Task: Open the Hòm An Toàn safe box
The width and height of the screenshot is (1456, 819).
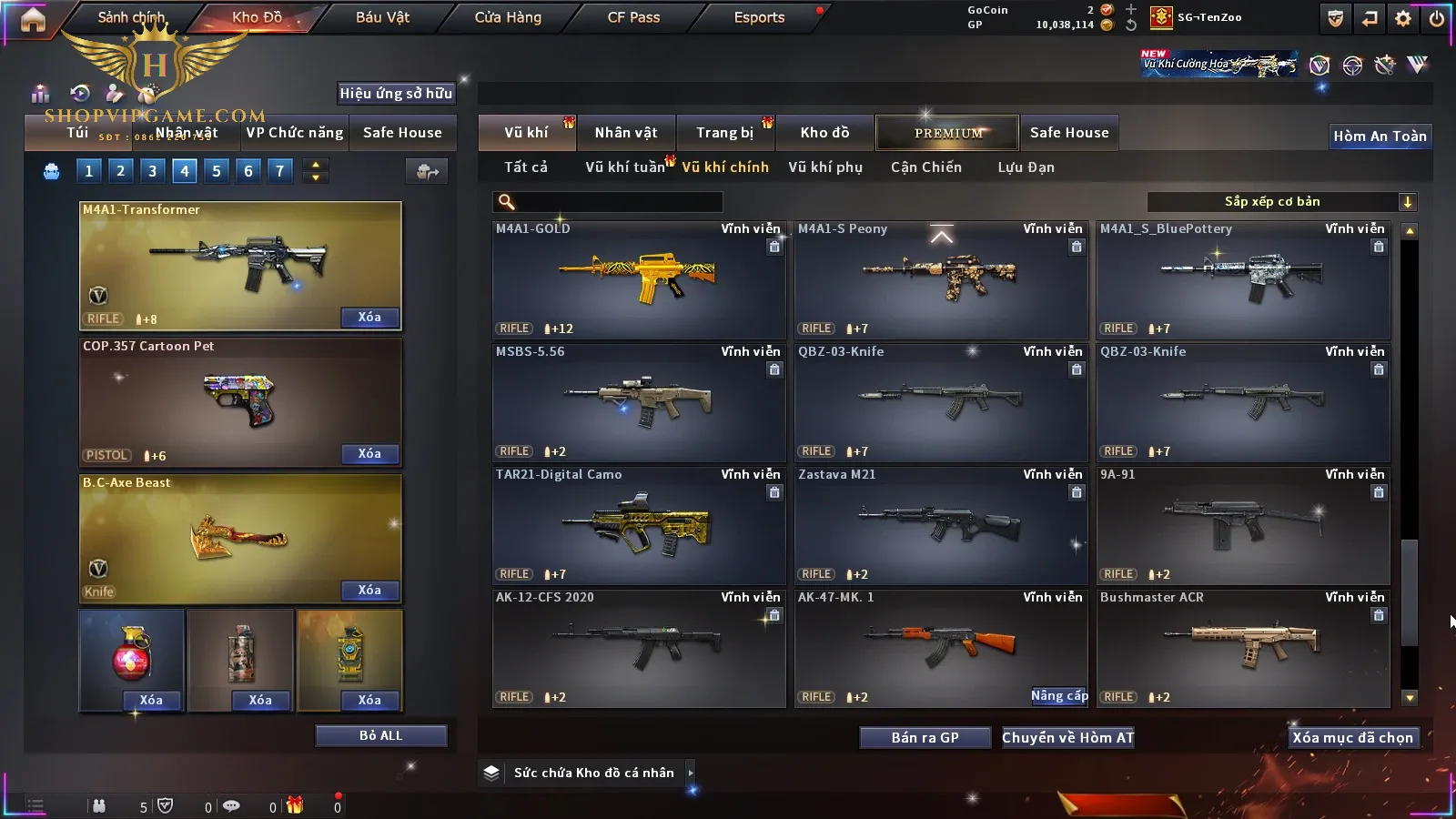Action: (x=1380, y=136)
